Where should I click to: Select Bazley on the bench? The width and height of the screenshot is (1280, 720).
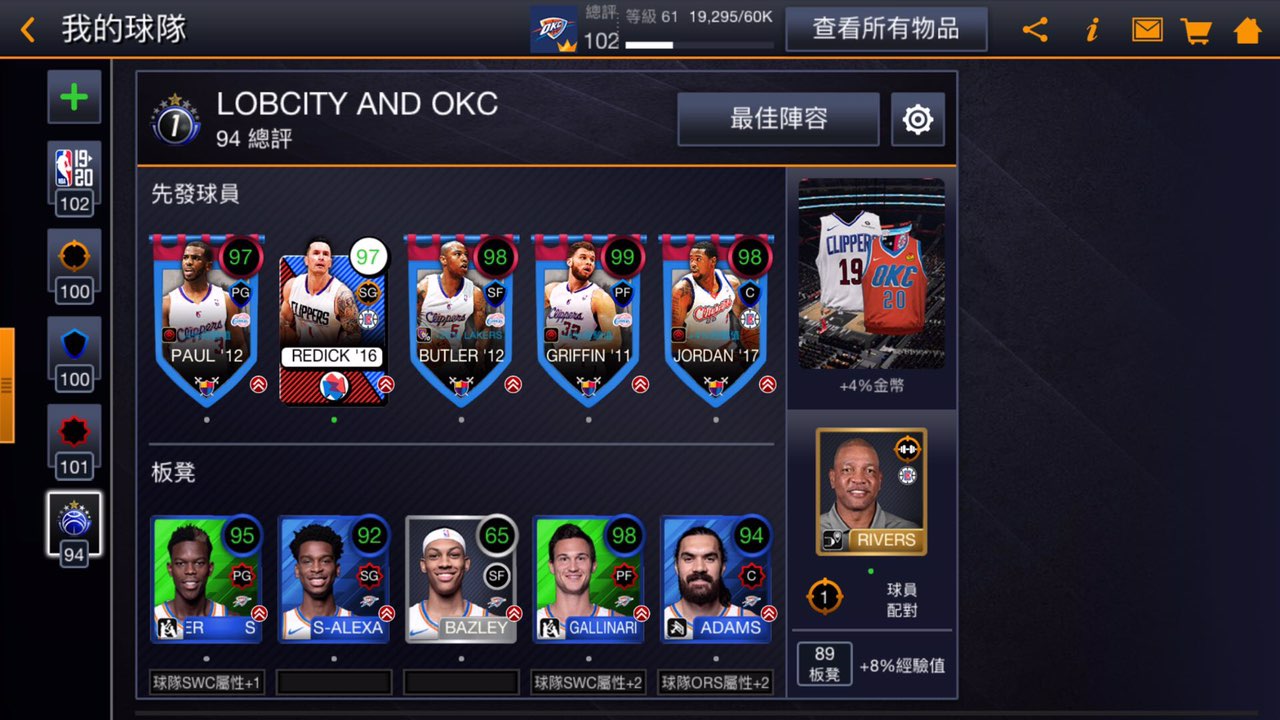click(x=461, y=578)
